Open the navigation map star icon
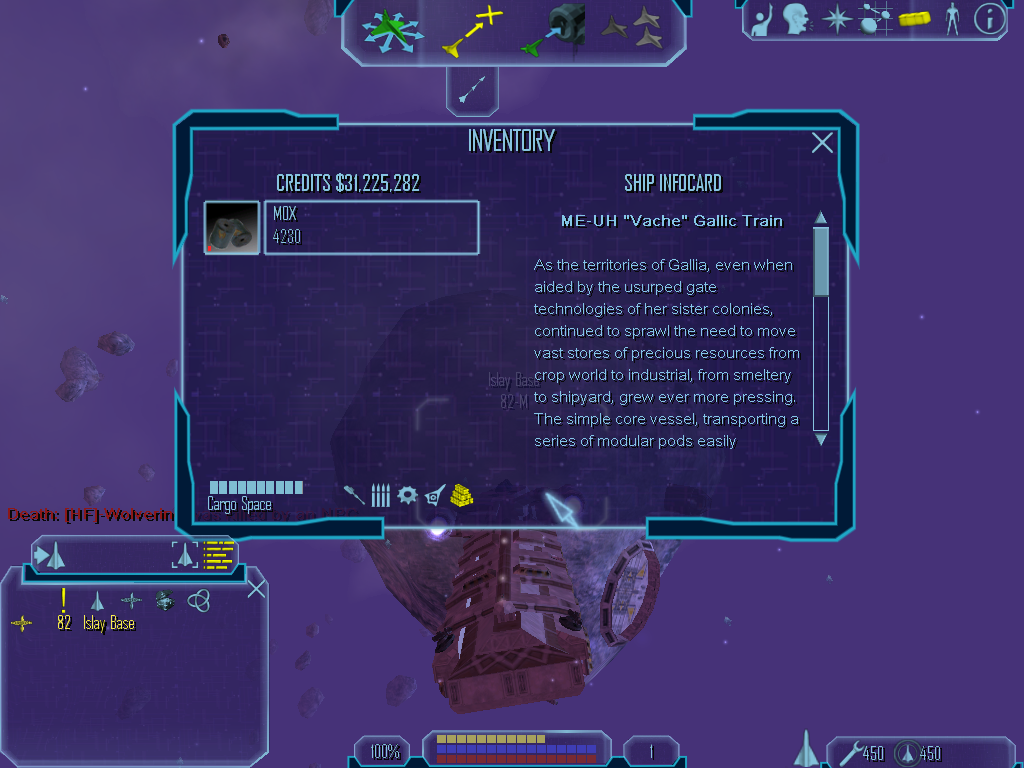Image resolution: width=1024 pixels, height=768 pixels. tap(836, 18)
